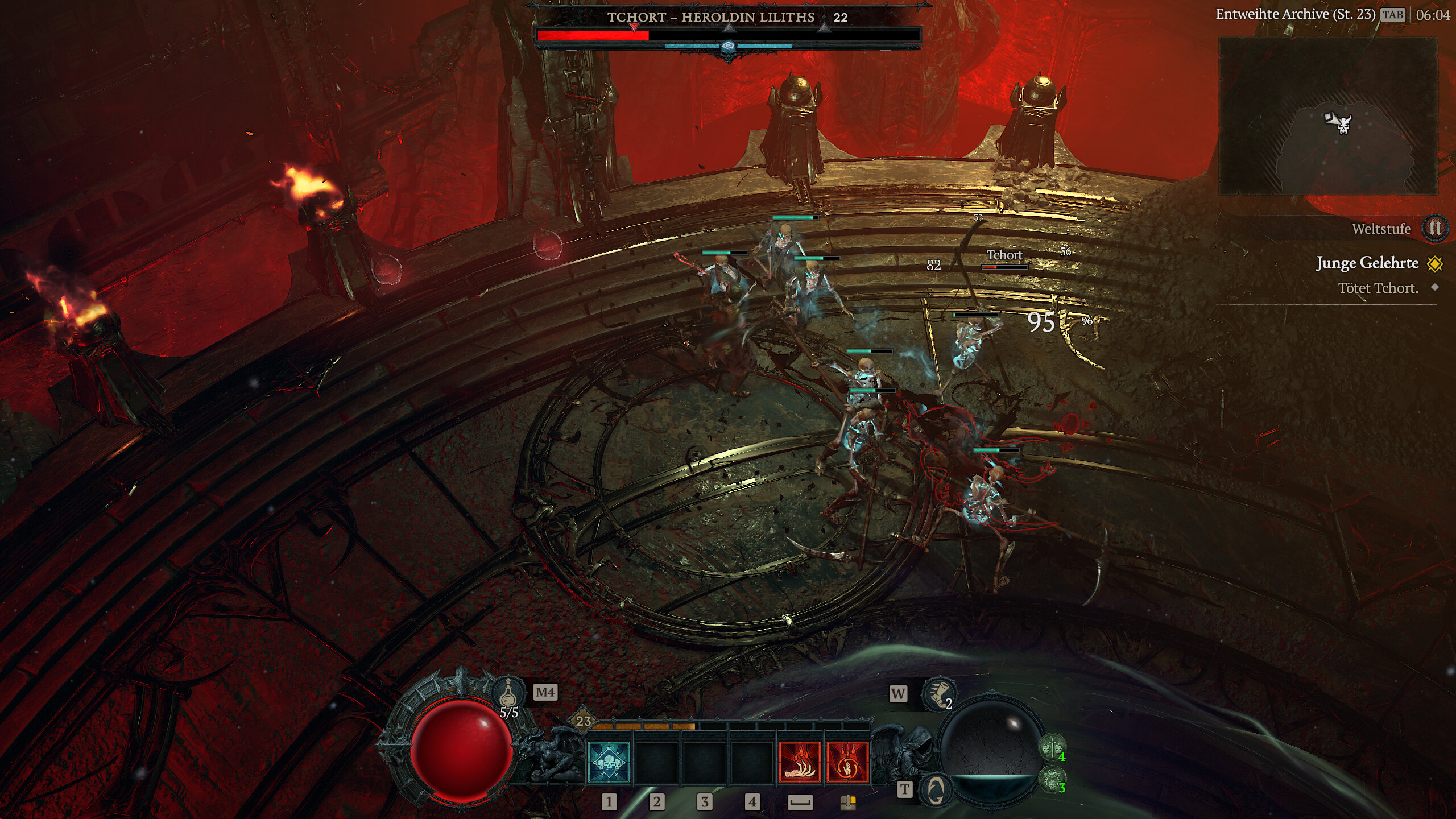
Task: Use the winged boot evade icon
Action: click(937, 694)
